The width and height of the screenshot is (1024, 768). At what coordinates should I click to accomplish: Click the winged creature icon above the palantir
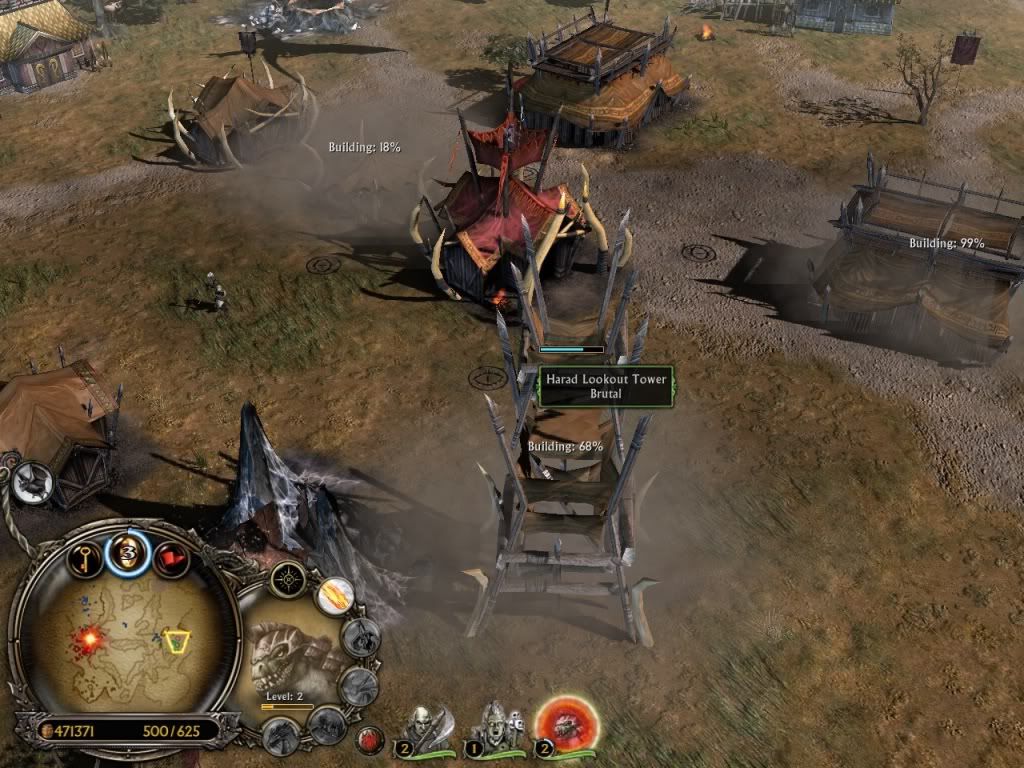pyautogui.click(x=31, y=483)
